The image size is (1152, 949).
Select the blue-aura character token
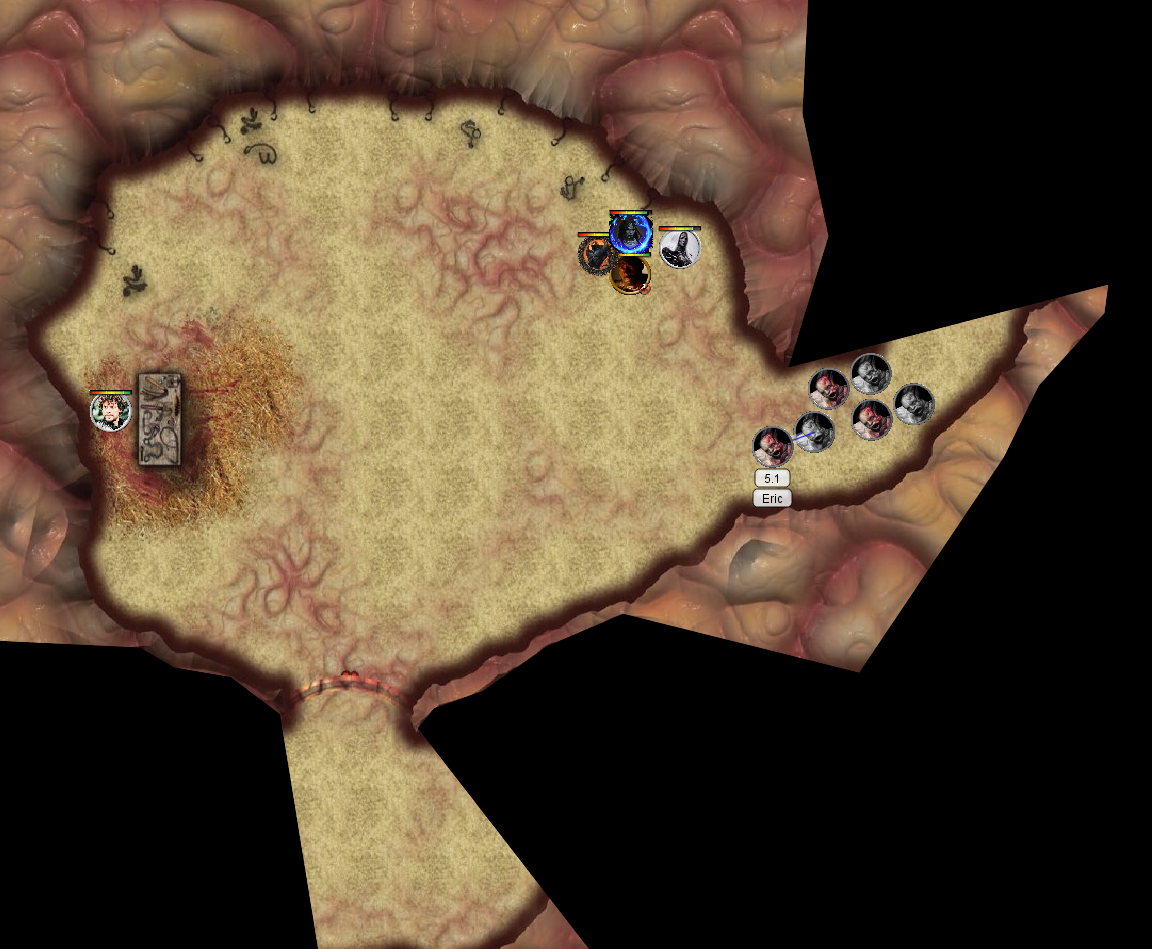click(x=630, y=233)
